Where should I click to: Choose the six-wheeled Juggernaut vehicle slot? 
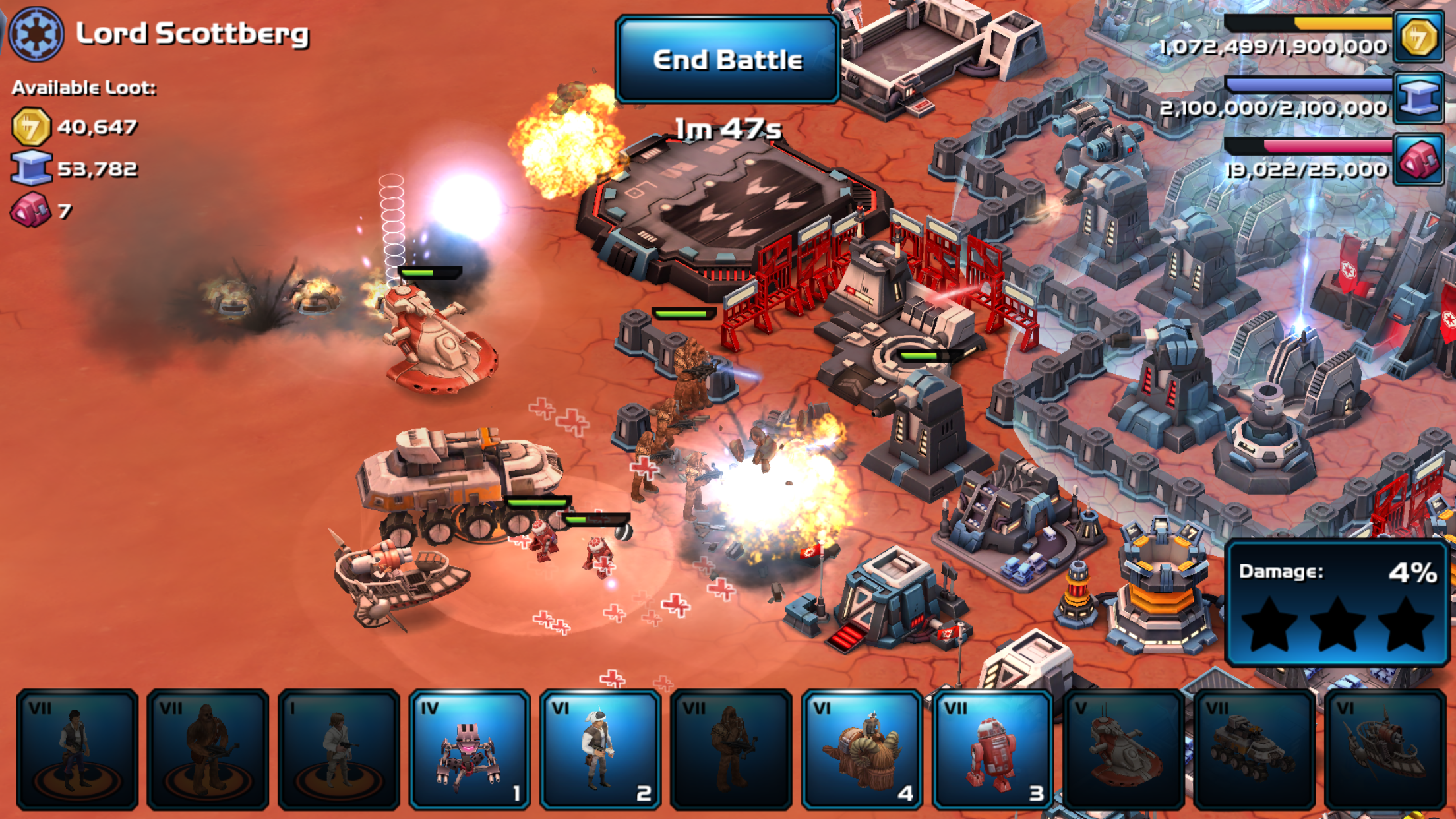(1254, 749)
